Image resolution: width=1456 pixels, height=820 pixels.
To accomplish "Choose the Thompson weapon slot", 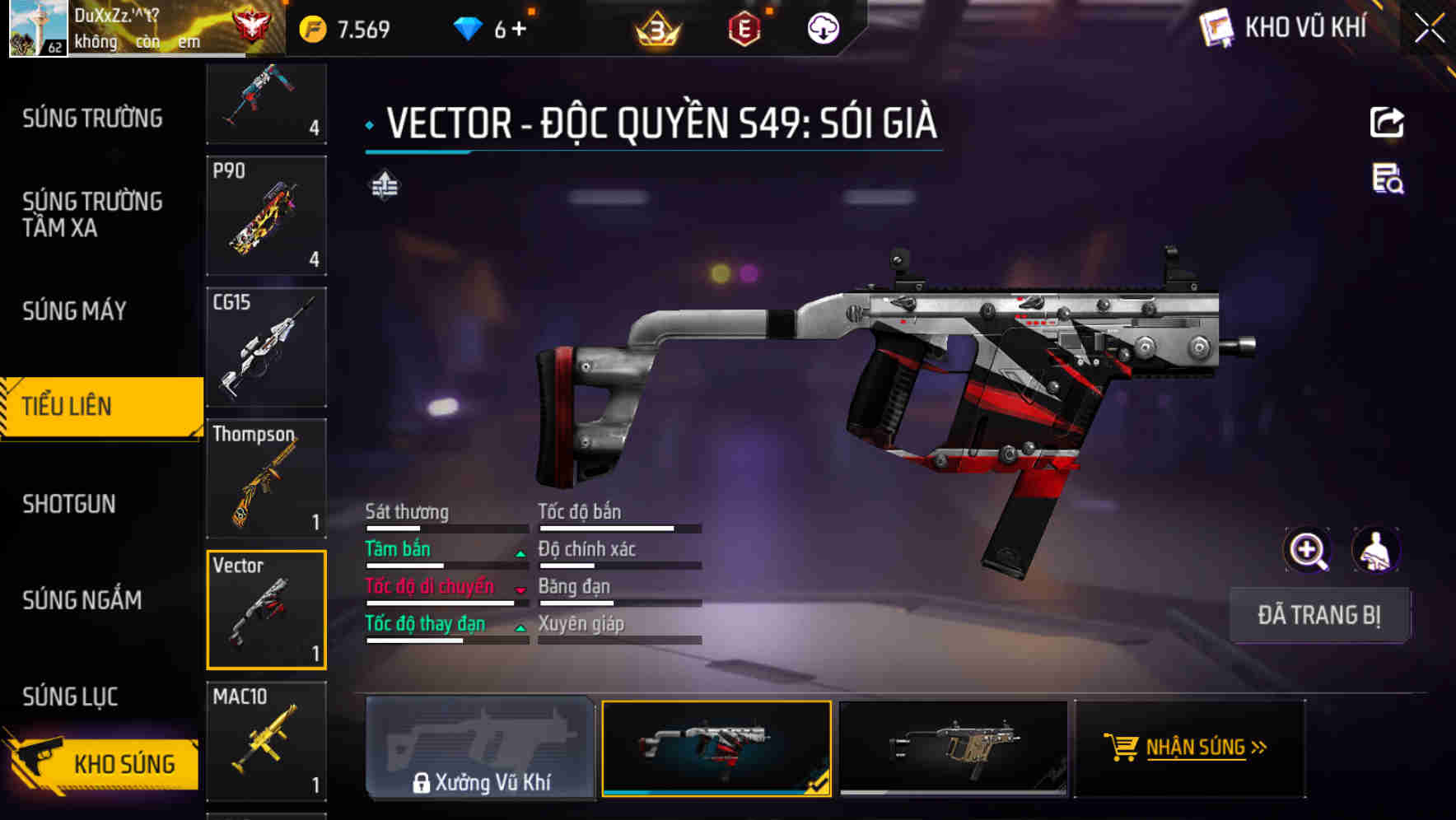I will 266,478.
